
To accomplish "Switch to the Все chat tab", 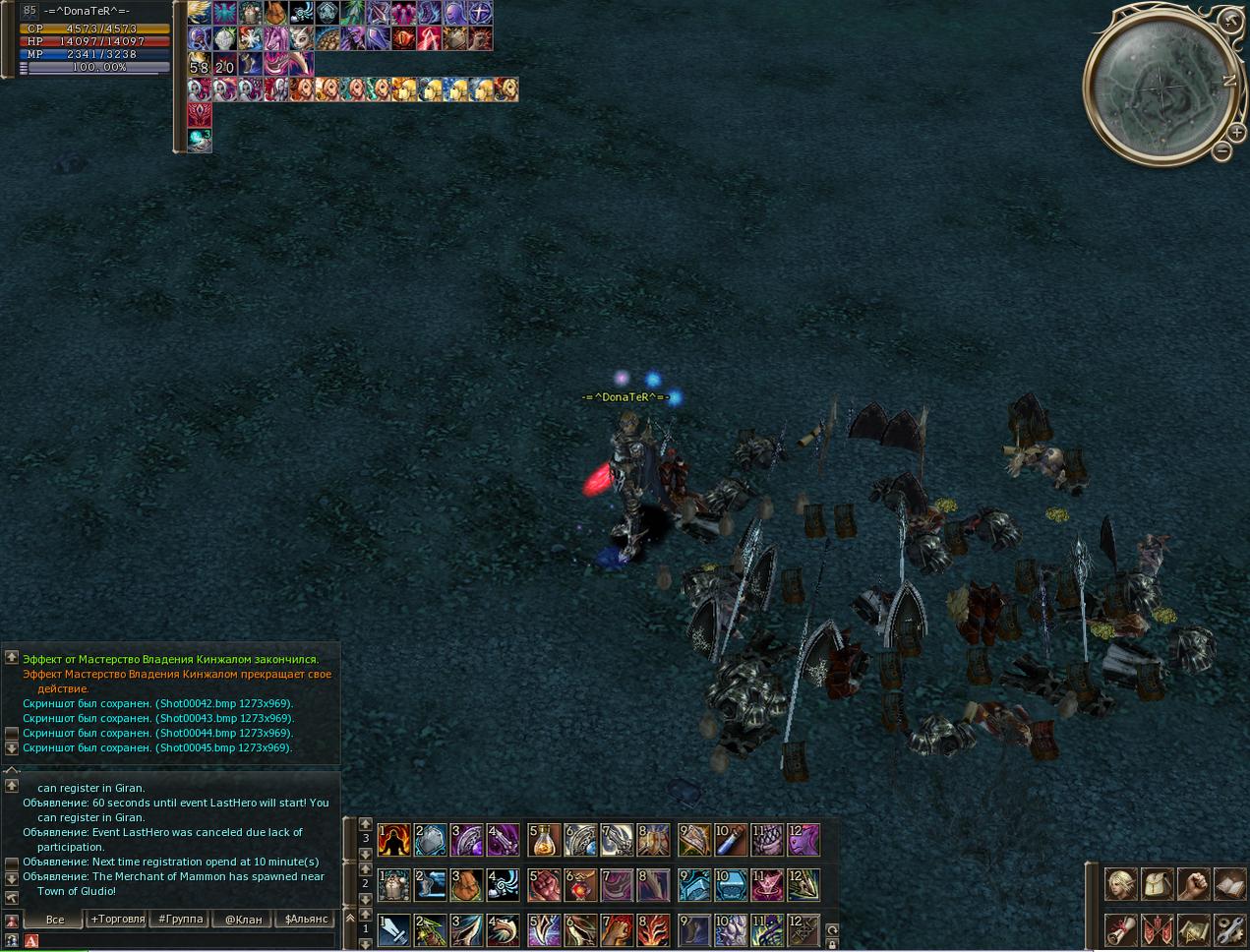I will click(x=55, y=920).
